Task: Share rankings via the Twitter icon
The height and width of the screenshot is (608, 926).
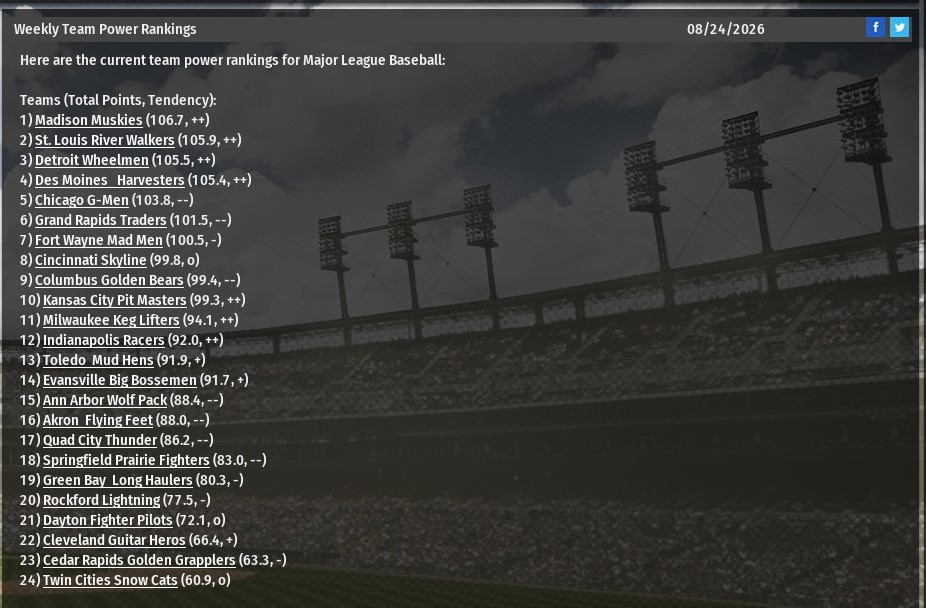Action: [899, 28]
